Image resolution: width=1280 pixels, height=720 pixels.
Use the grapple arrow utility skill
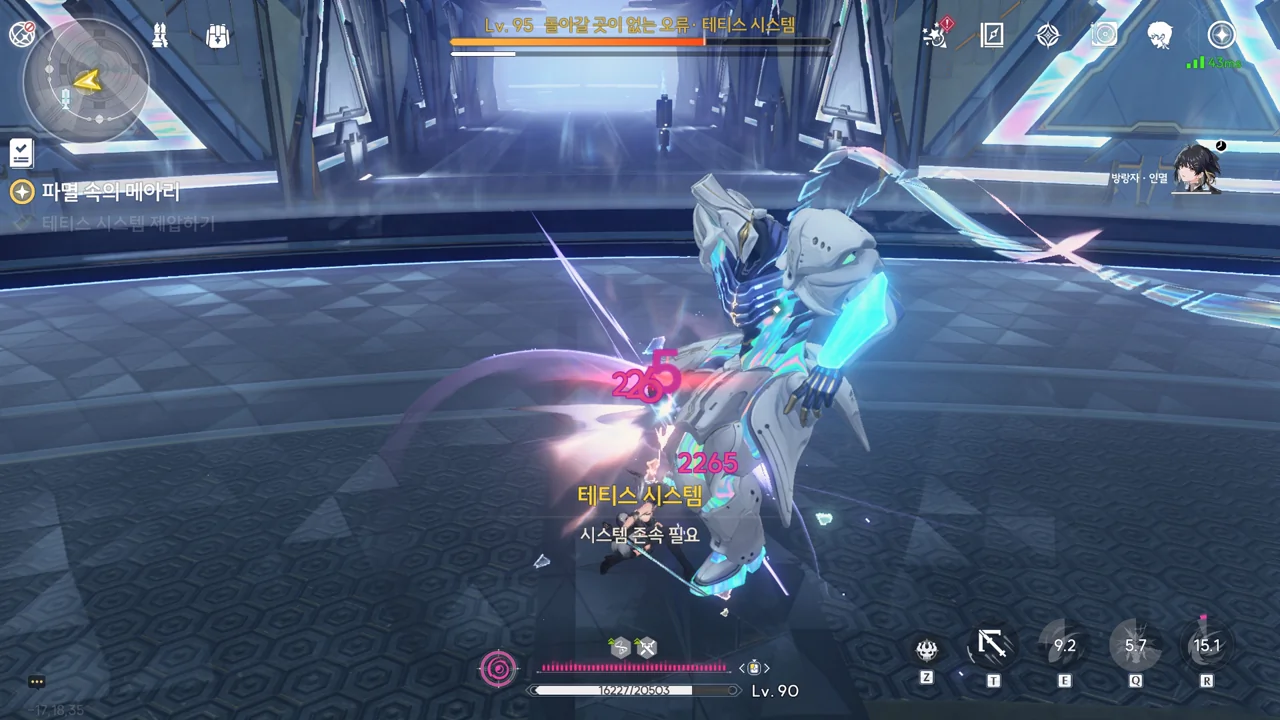point(992,647)
